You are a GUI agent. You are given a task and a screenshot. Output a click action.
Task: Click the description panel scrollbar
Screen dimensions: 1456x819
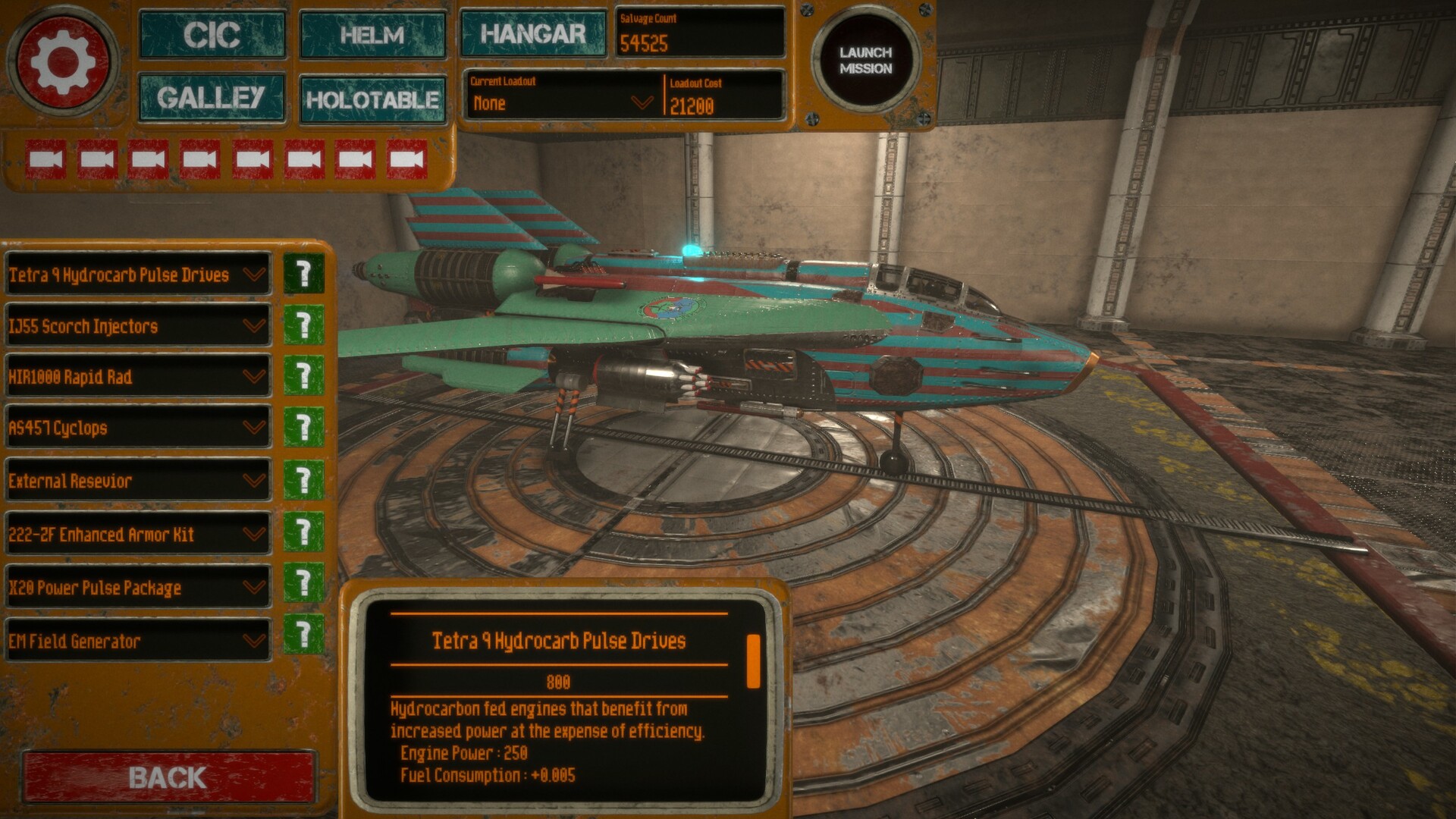pyautogui.click(x=753, y=662)
